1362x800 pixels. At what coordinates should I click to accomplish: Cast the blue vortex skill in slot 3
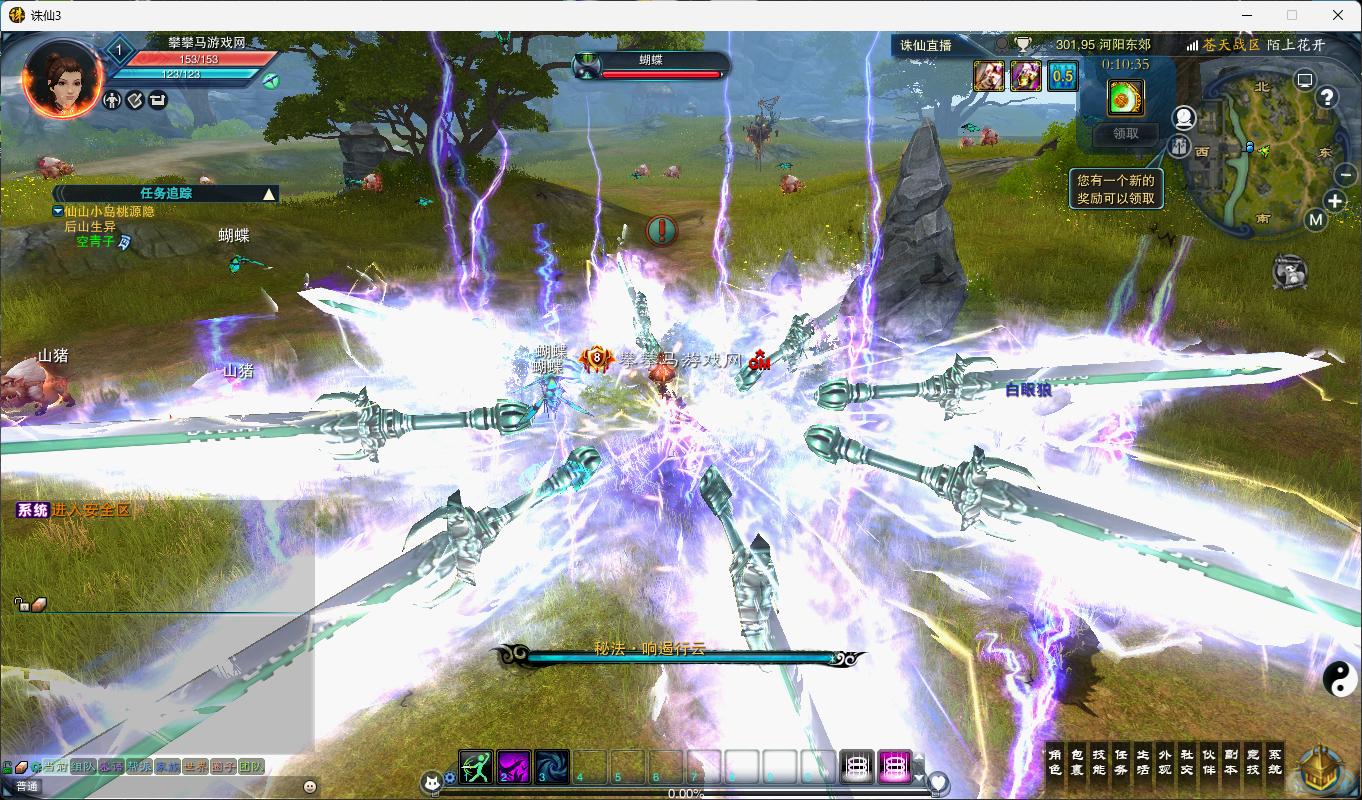pyautogui.click(x=552, y=767)
